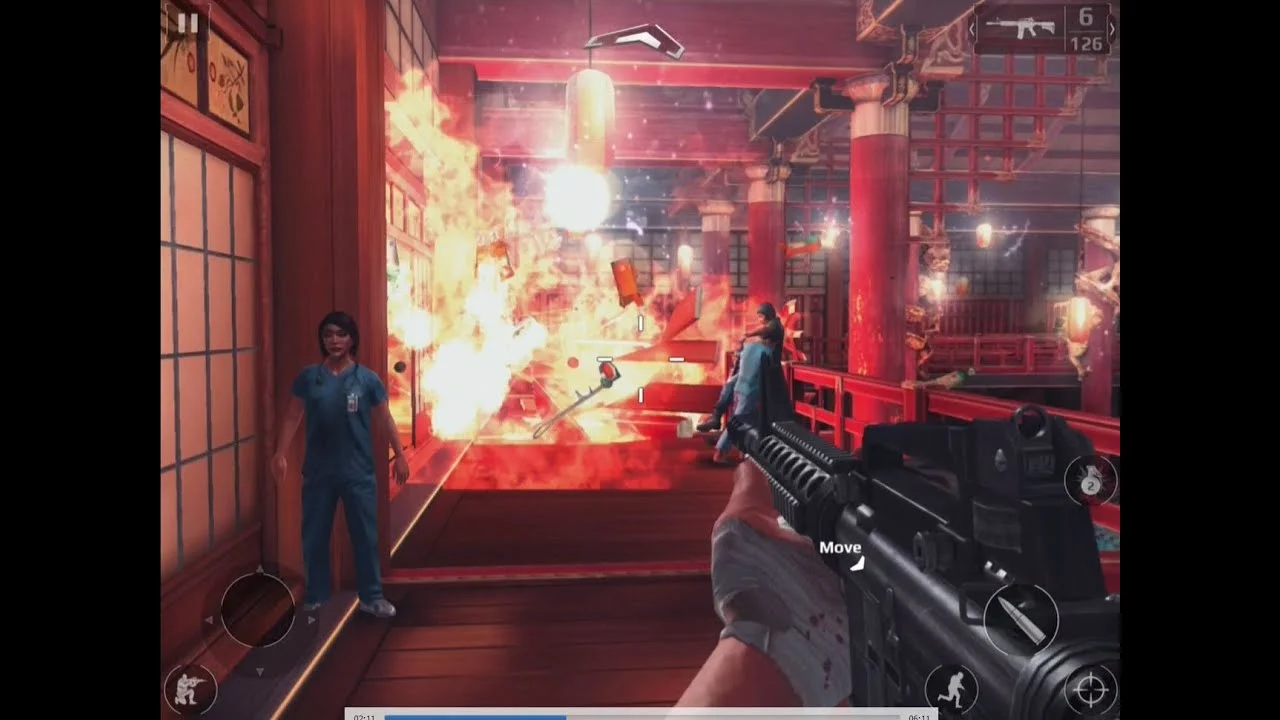Throw a grenade using the grenade button
Image resolution: width=1280 pixels, height=720 pixels.
tap(1089, 481)
